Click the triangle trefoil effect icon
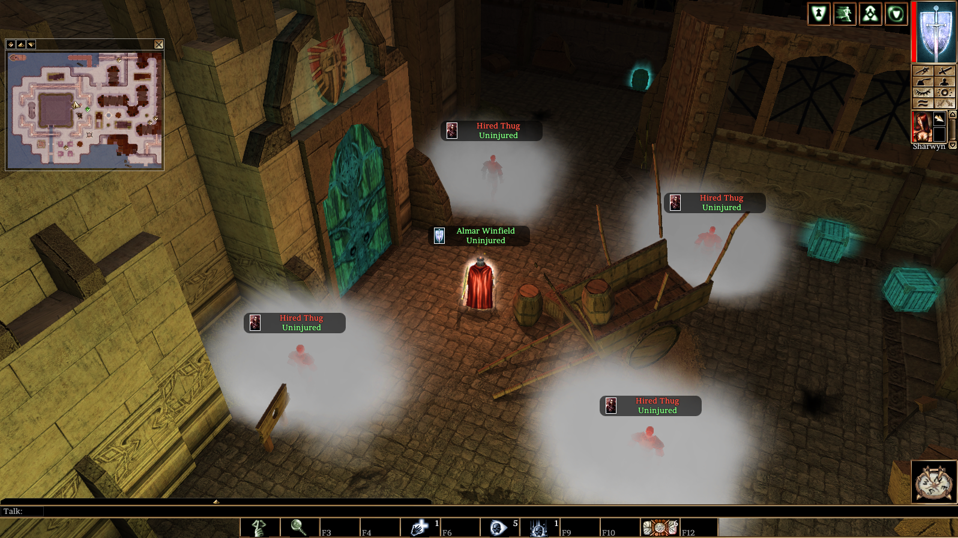Screen dimensions: 958x538 coord(870,13)
